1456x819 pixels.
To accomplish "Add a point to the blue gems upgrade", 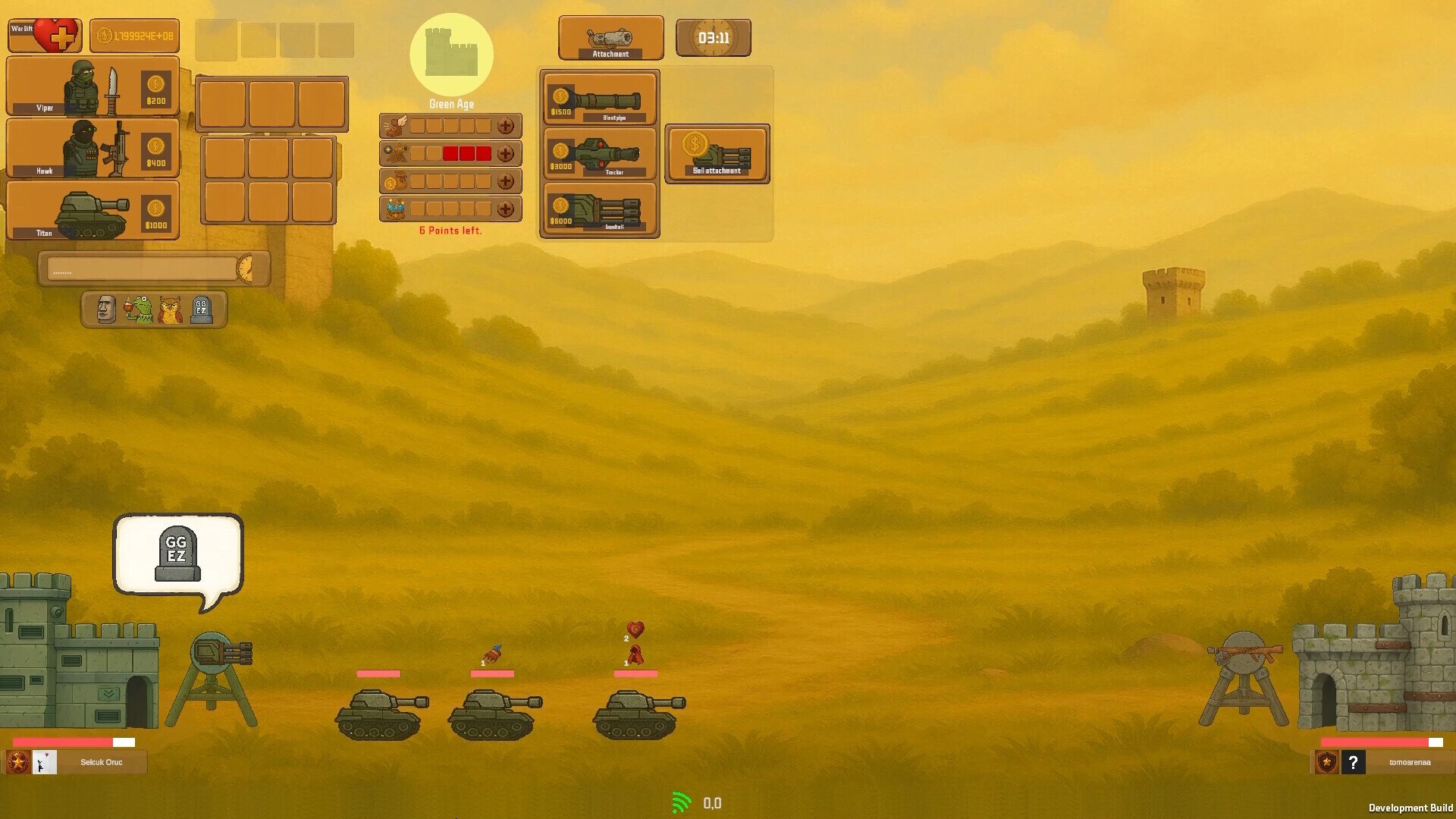I will coord(506,209).
